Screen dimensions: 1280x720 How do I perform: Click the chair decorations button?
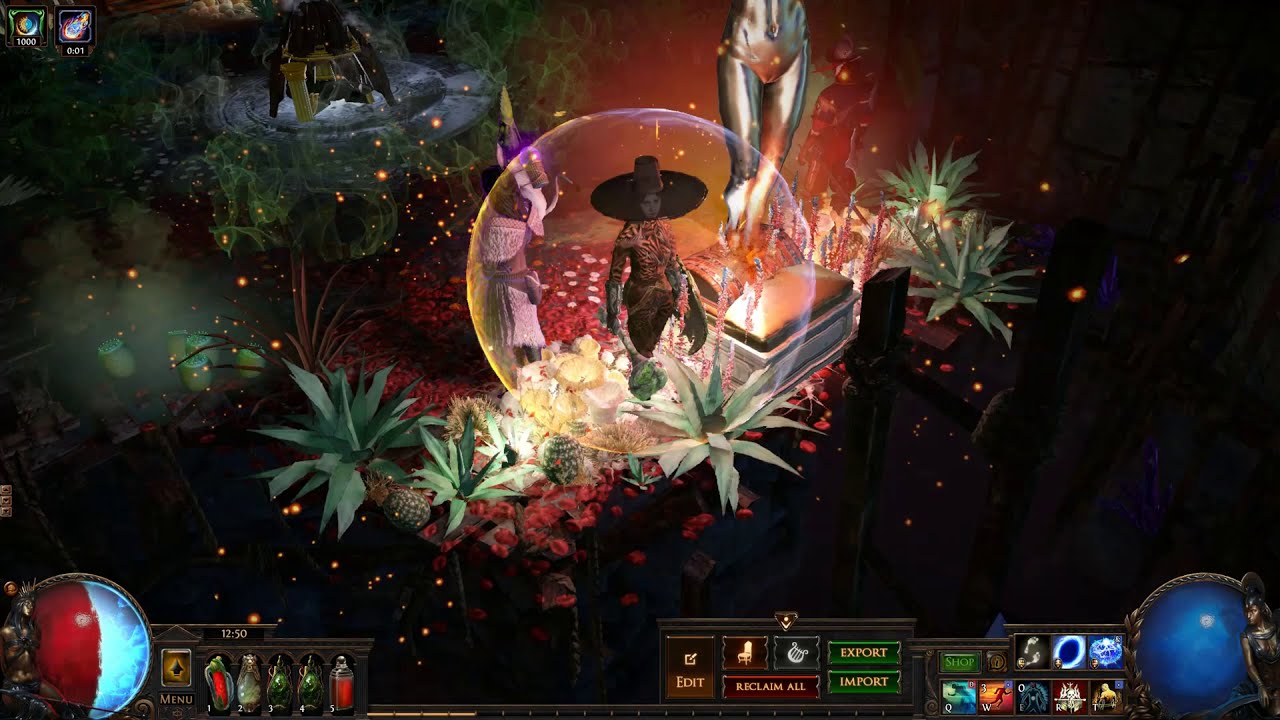click(x=745, y=653)
